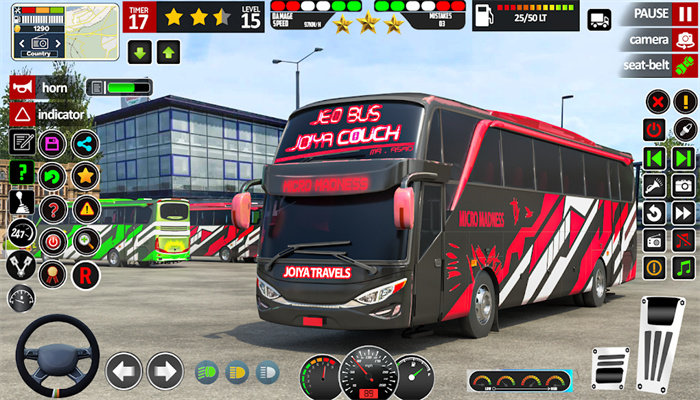Activate the hazard warning triangle icon
Screen dimensions: 700x400
coord(86,208)
